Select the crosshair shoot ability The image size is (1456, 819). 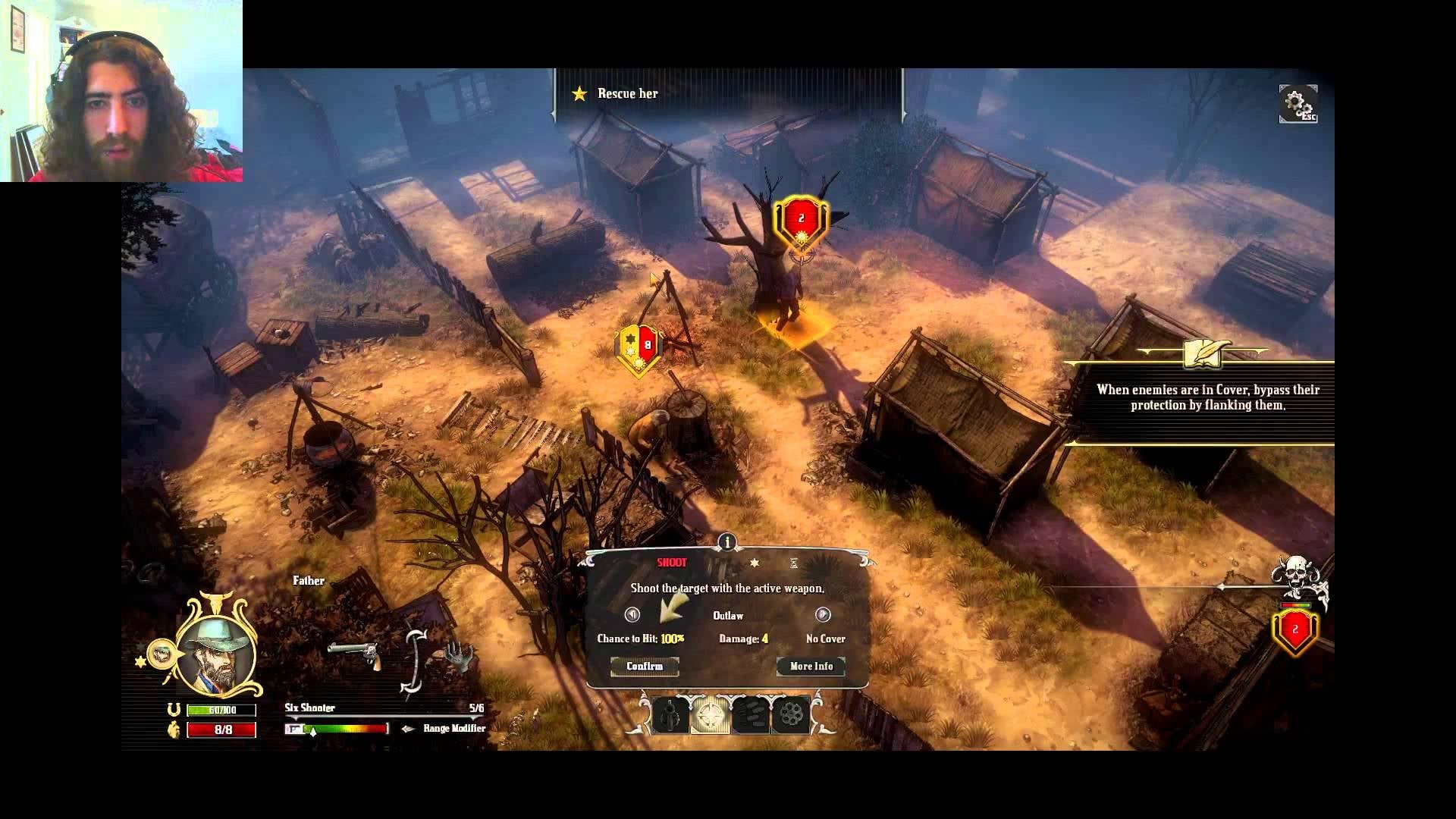[711, 714]
